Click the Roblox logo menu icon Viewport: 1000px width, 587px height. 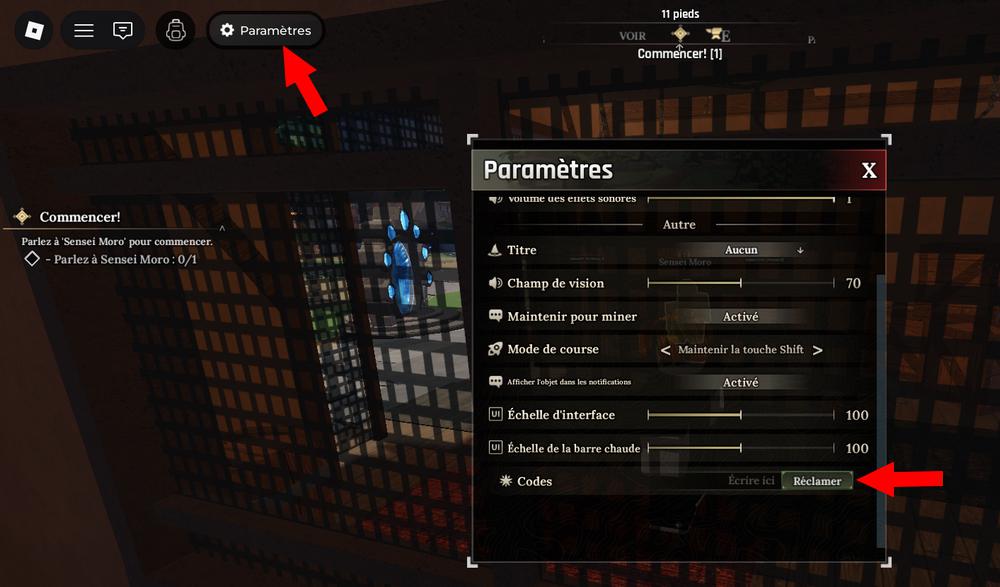point(34,30)
